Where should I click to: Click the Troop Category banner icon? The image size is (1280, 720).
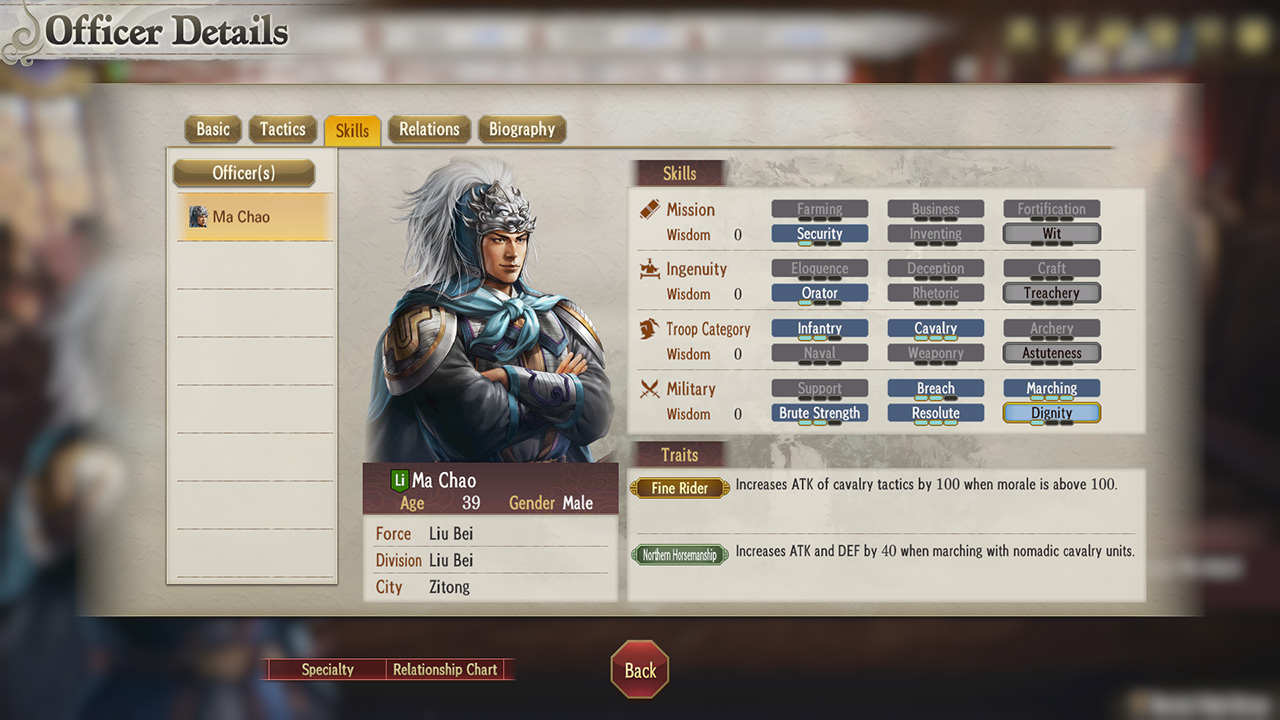[648, 329]
